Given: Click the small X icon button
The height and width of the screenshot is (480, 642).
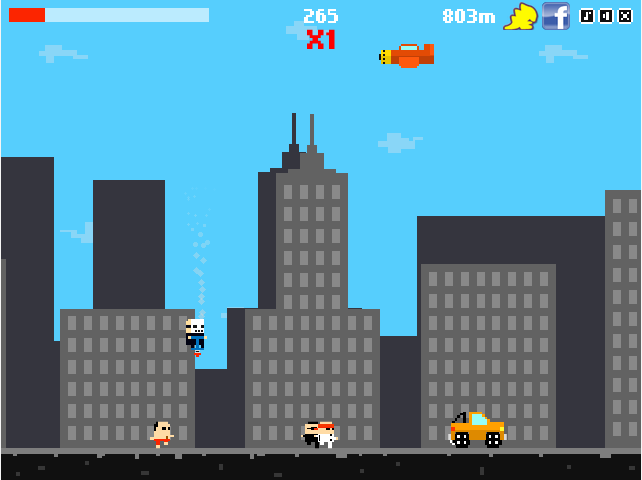Looking at the screenshot, I should [x=625, y=16].
